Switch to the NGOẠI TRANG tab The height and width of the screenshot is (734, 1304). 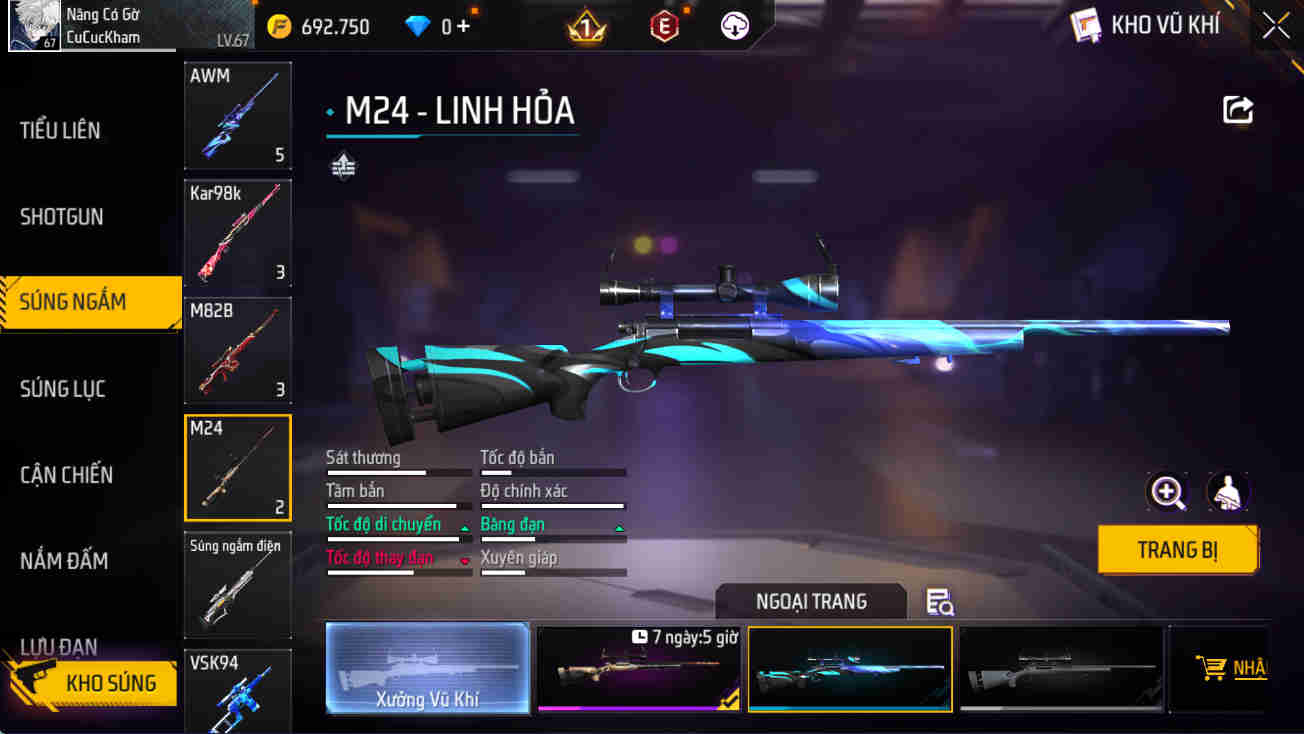click(x=811, y=601)
